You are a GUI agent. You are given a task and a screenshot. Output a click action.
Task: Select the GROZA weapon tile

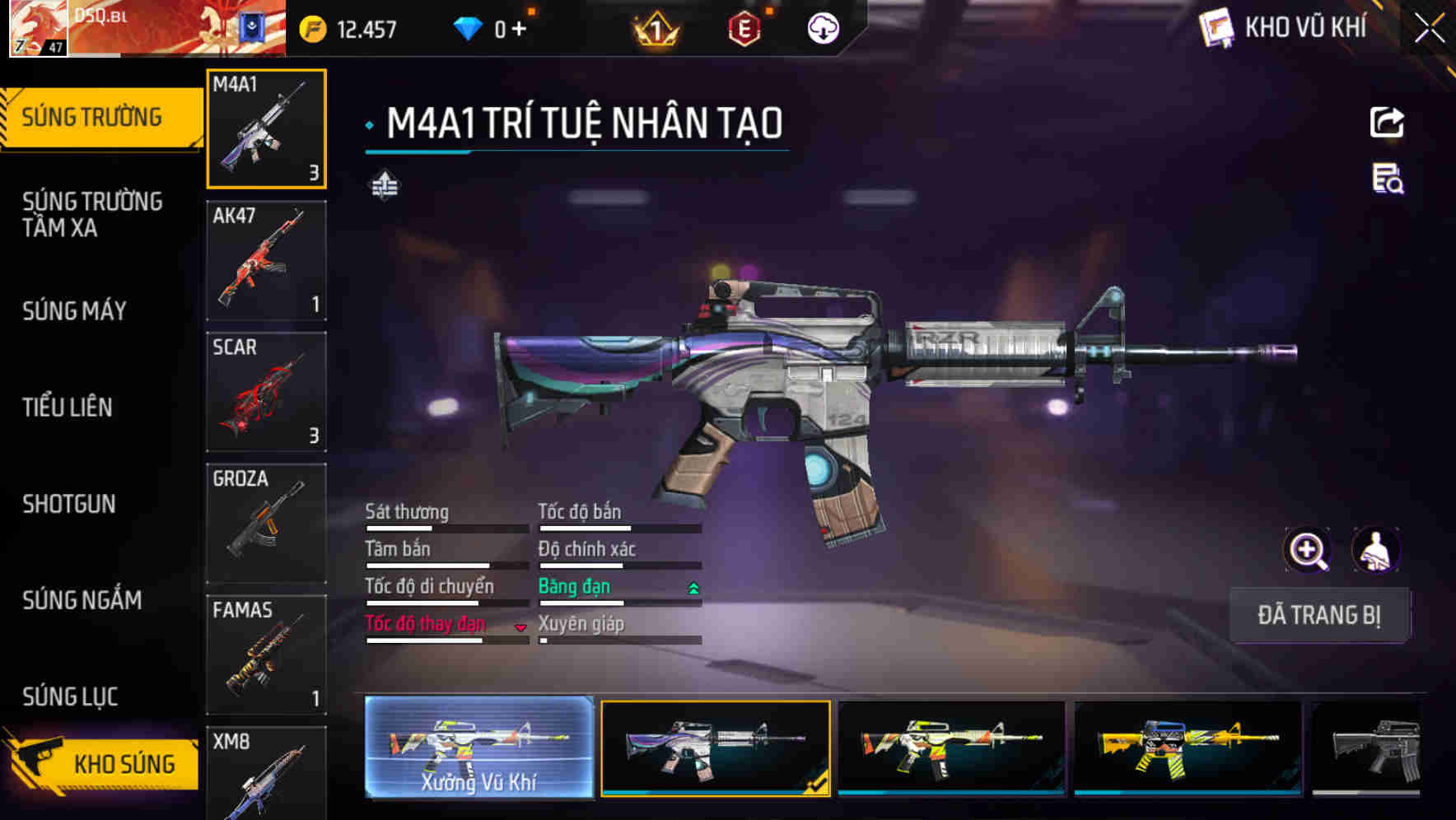pos(266,524)
